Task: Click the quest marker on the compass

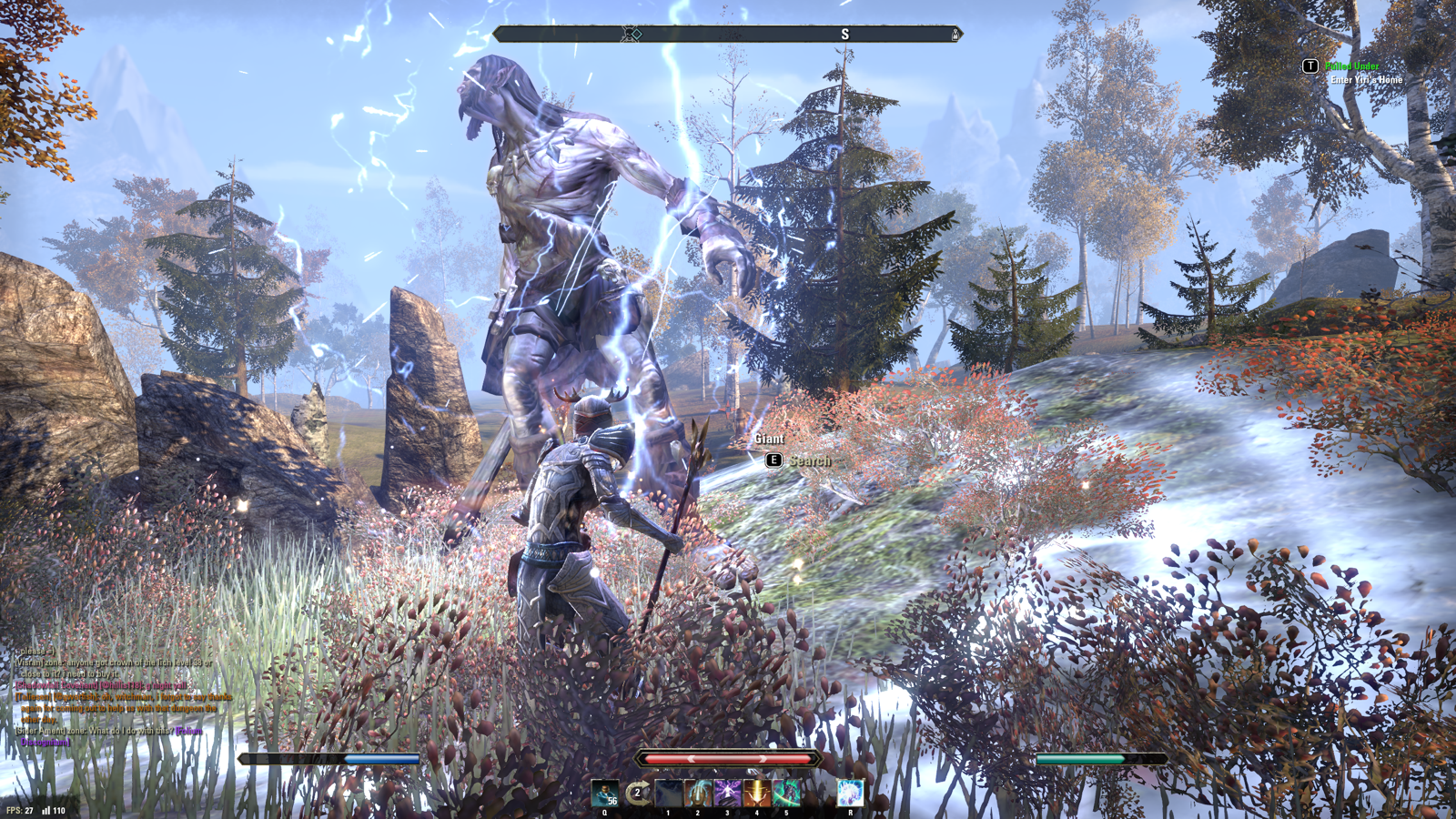Action: (632, 35)
